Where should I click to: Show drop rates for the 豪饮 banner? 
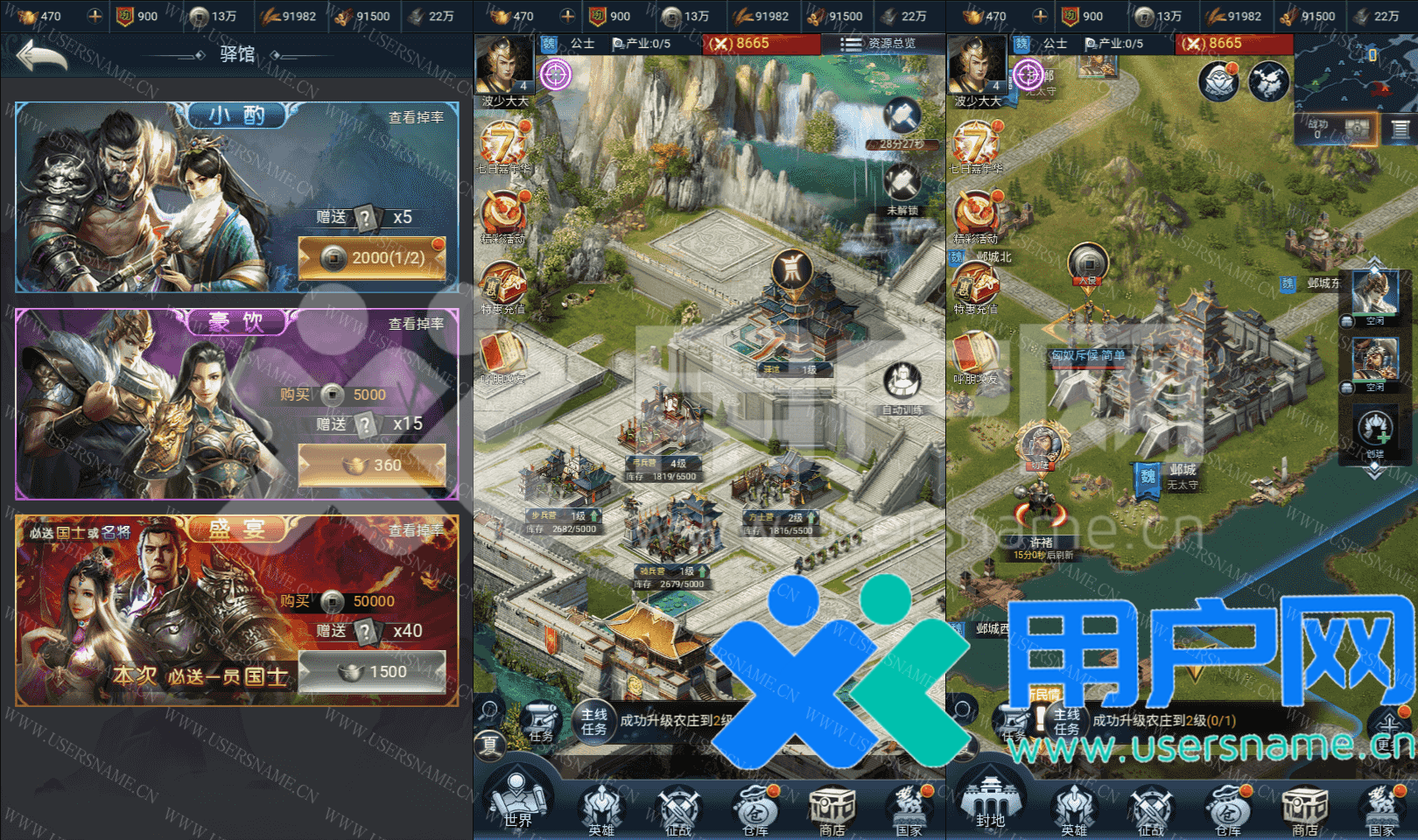point(416,324)
